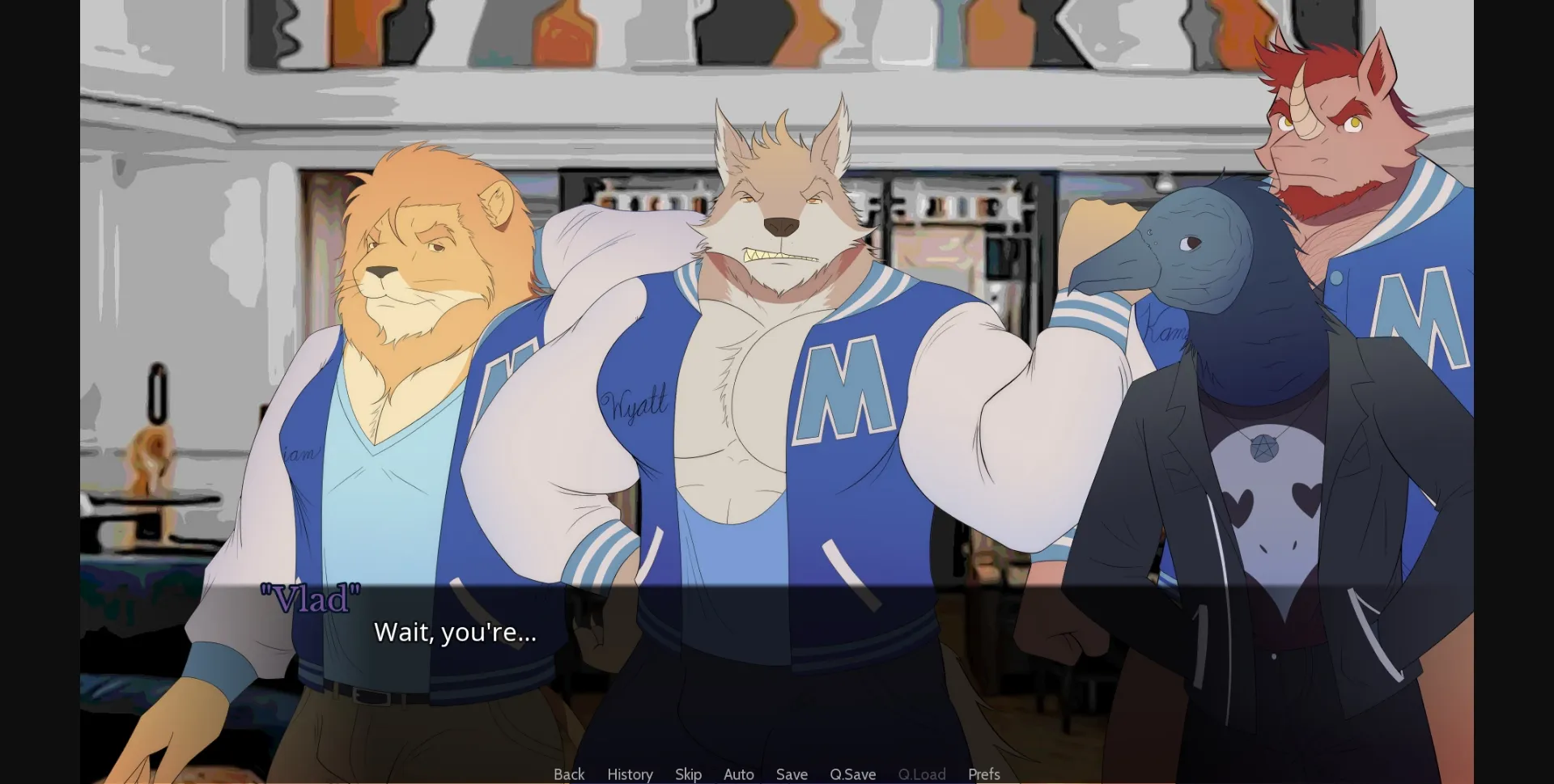Load the latest quick save via Q.Load
1554x784 pixels.
point(922,774)
